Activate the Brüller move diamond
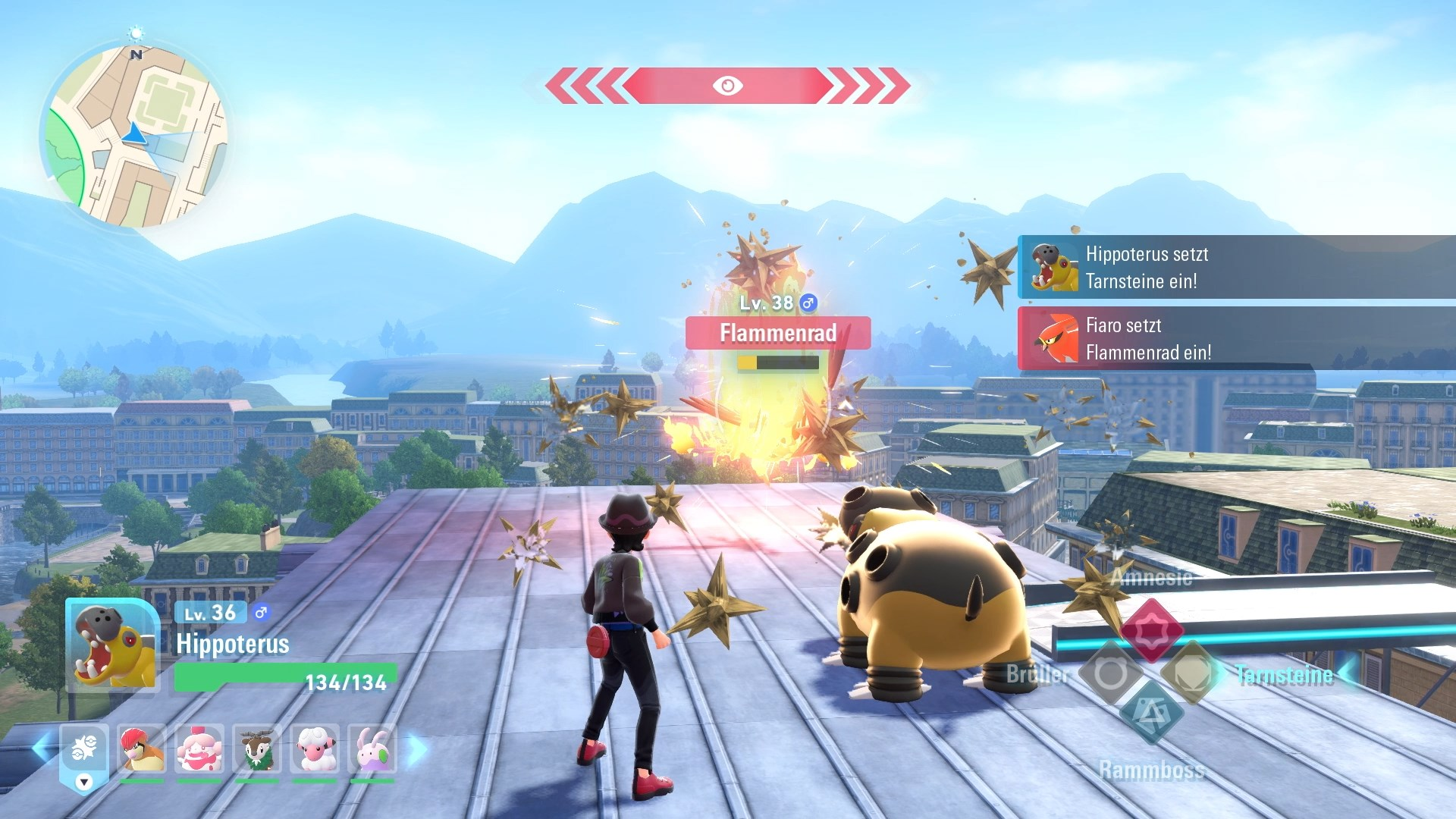The width and height of the screenshot is (1456, 819). tap(1110, 673)
